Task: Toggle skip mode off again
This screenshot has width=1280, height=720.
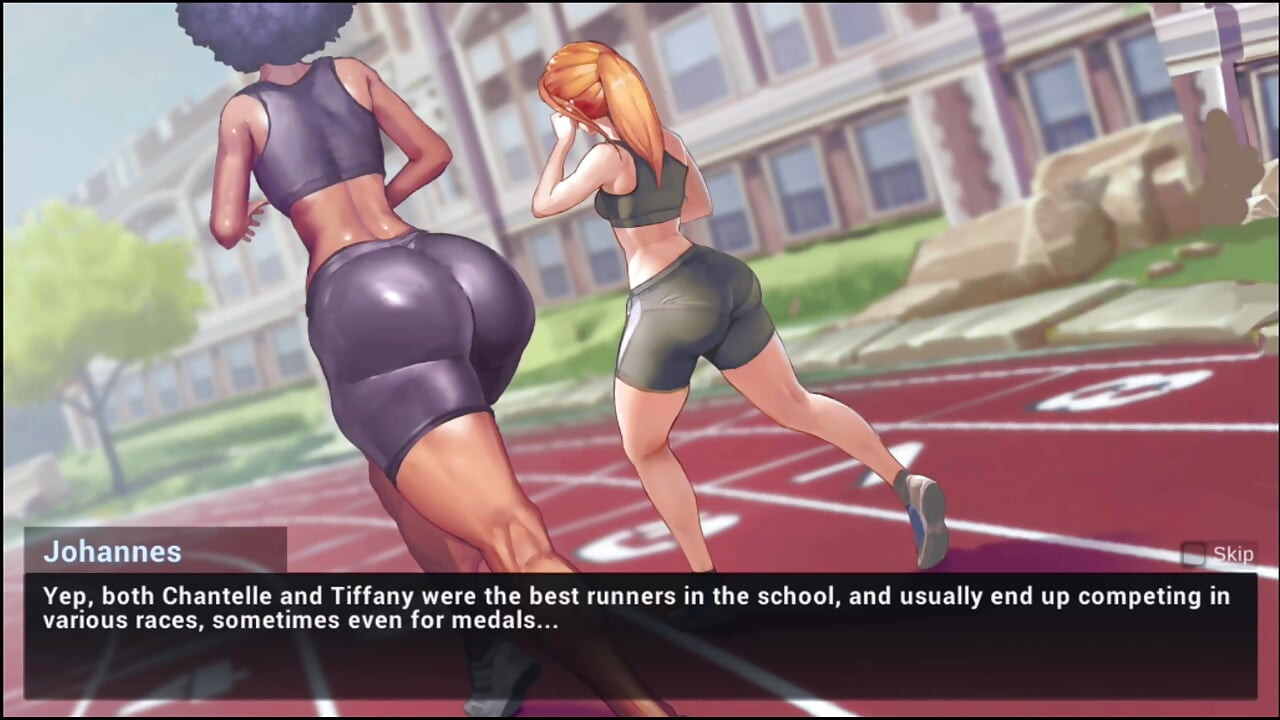Action: tap(1196, 554)
